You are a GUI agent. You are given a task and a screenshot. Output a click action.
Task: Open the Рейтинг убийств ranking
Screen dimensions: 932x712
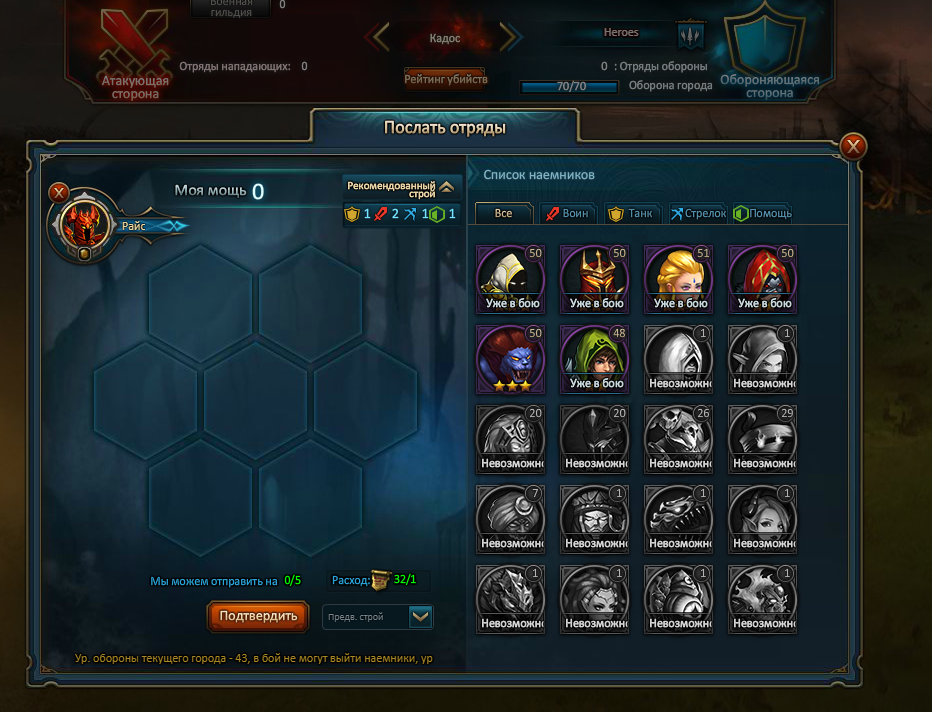(x=445, y=78)
